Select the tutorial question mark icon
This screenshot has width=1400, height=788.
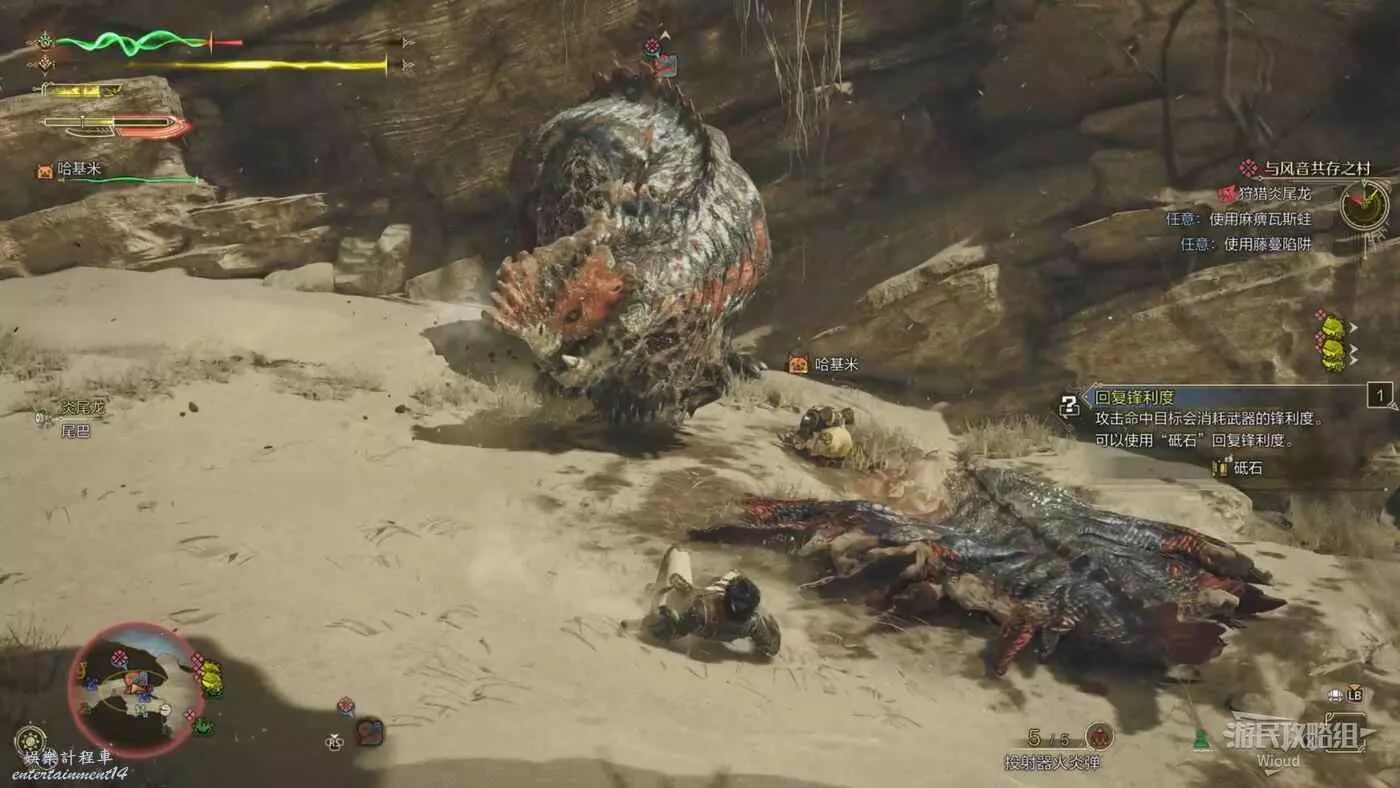(1070, 406)
